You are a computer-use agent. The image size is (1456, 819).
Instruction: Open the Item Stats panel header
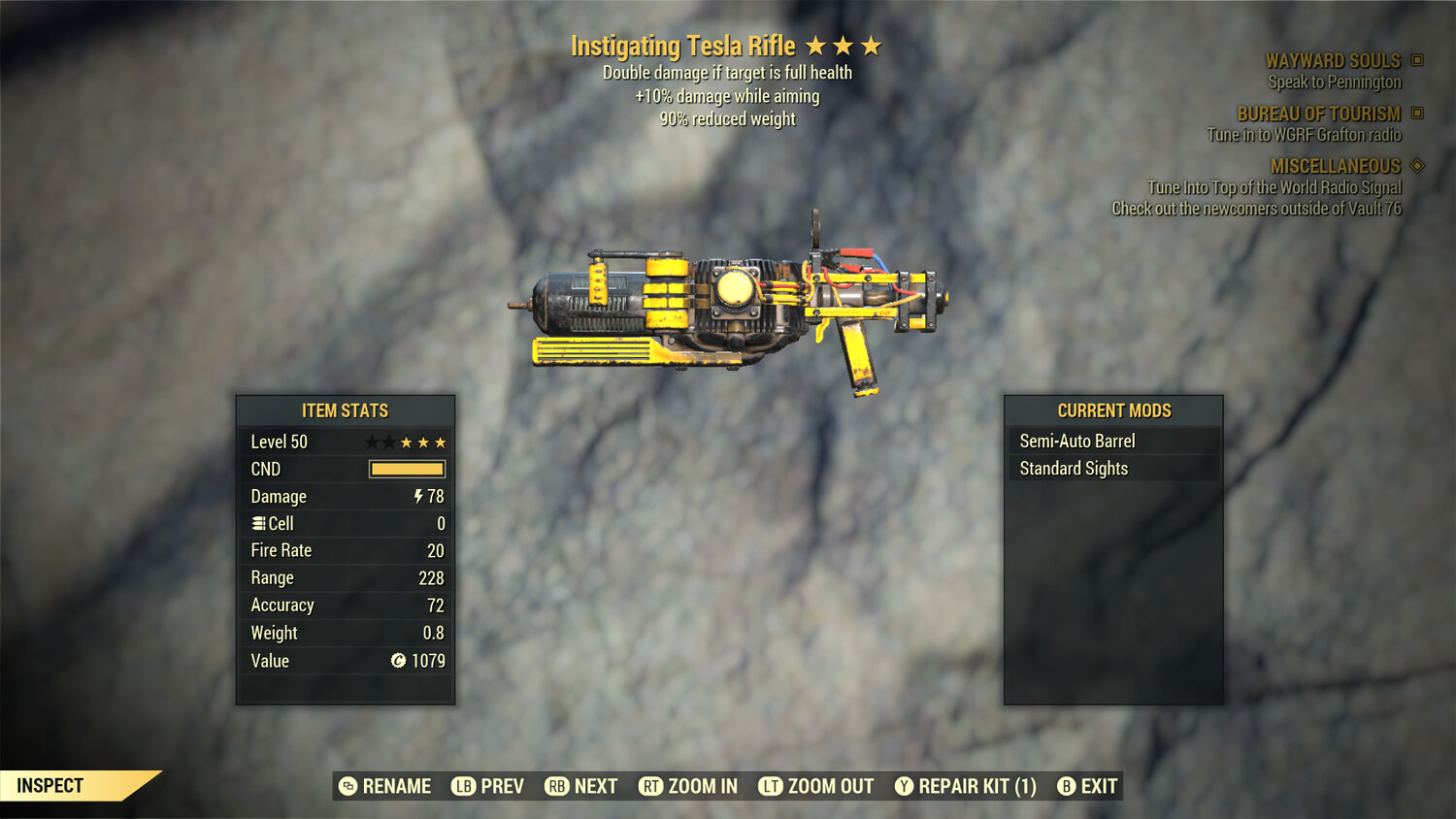(345, 410)
